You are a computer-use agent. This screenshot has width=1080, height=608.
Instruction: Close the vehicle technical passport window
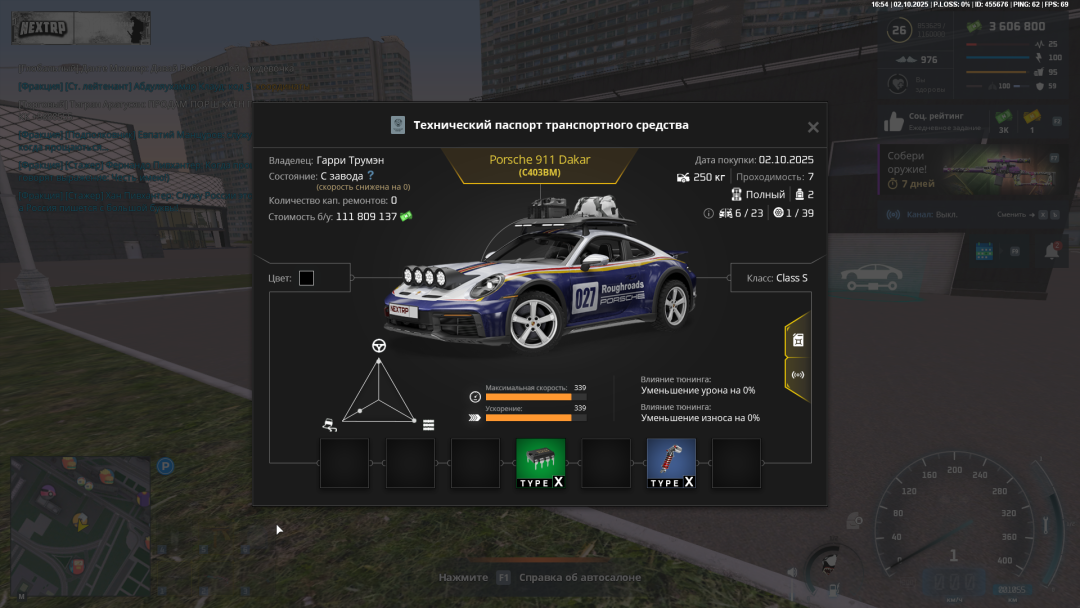click(813, 127)
